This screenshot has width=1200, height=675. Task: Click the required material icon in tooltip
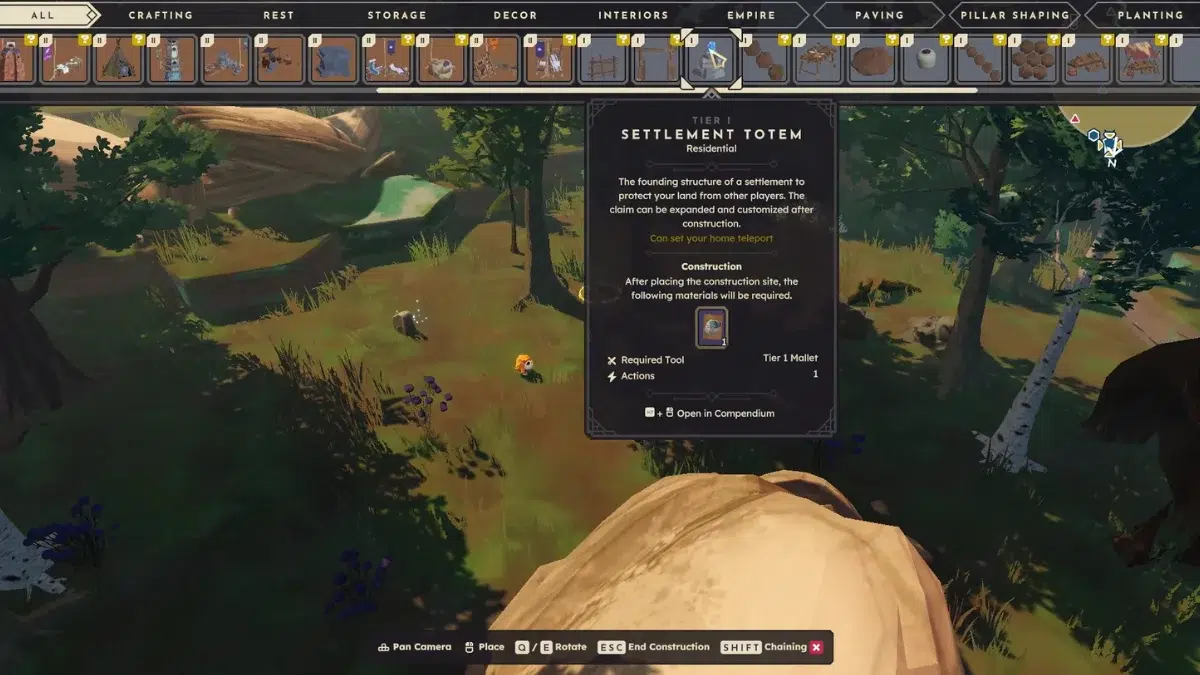pyautogui.click(x=711, y=327)
